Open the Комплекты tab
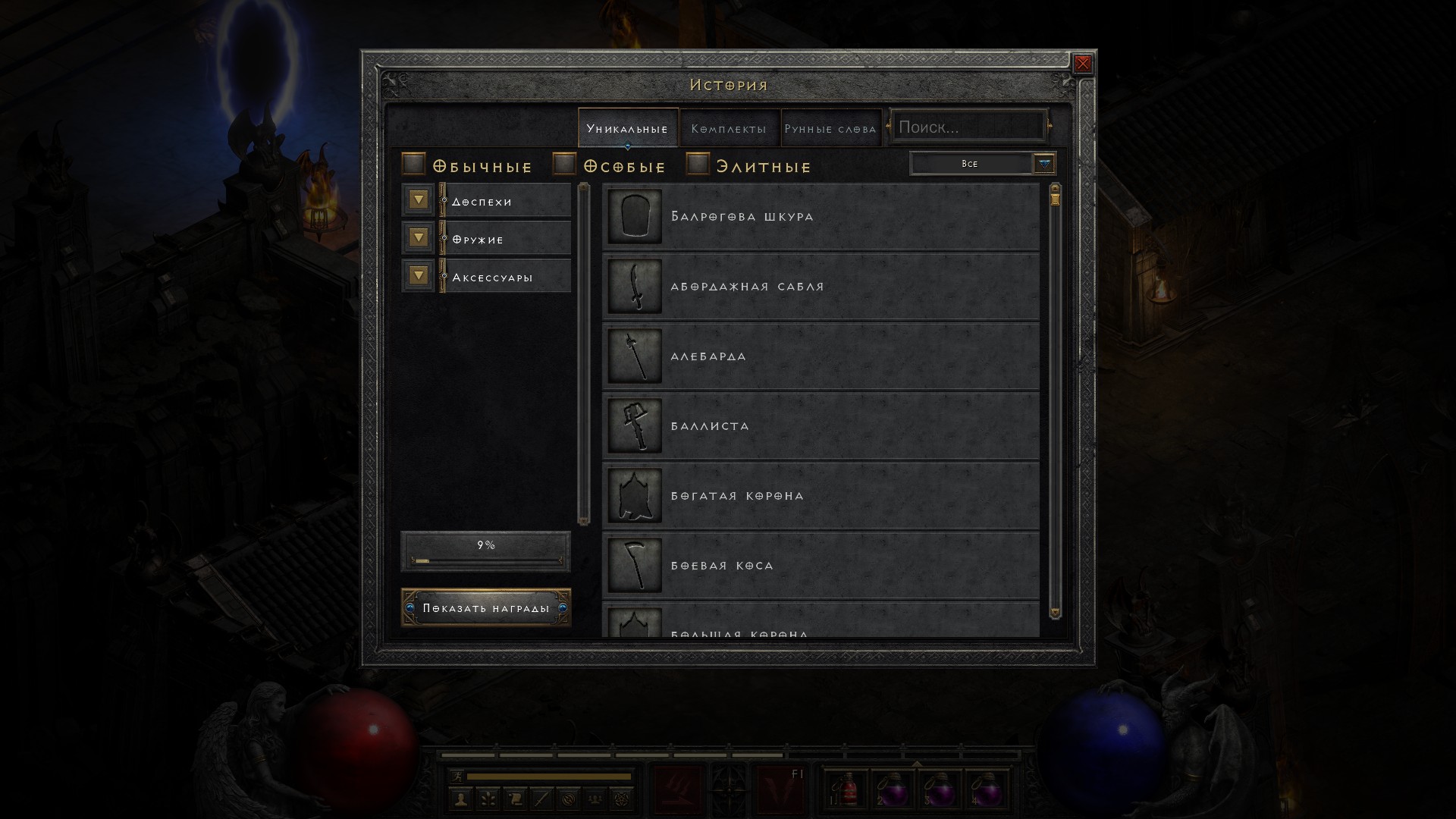This screenshot has height=819, width=1456. point(729,128)
